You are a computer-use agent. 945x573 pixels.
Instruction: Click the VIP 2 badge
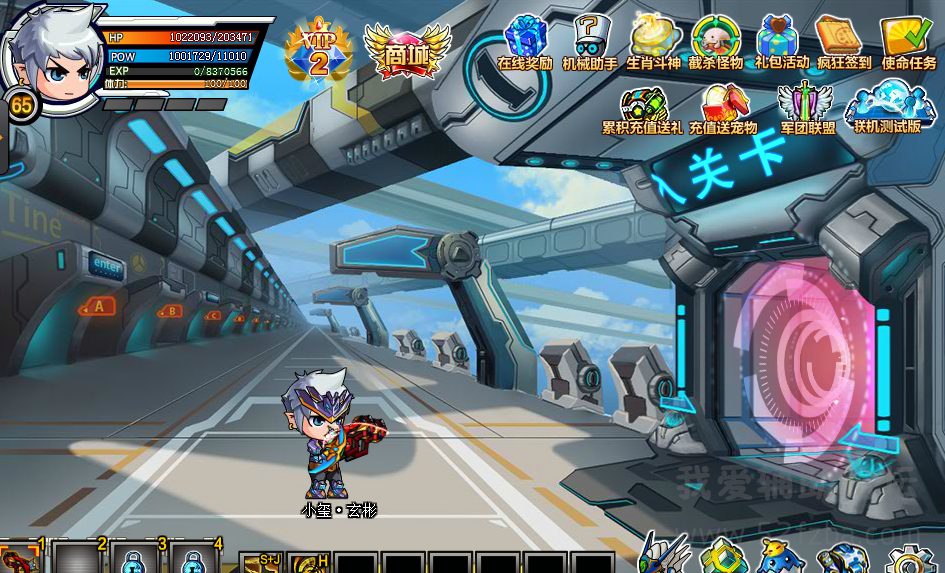click(319, 52)
